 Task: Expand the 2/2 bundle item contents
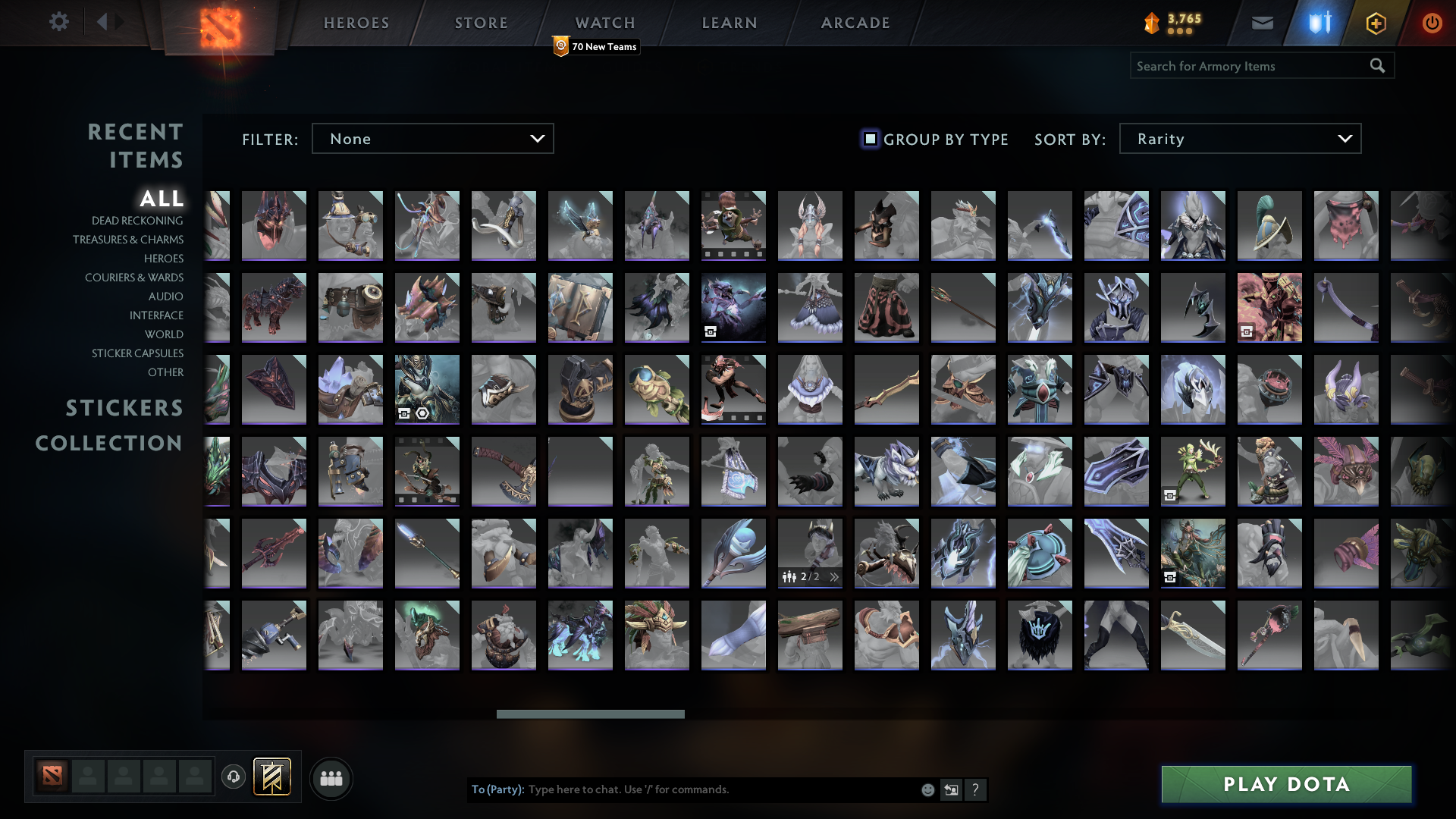tap(834, 576)
